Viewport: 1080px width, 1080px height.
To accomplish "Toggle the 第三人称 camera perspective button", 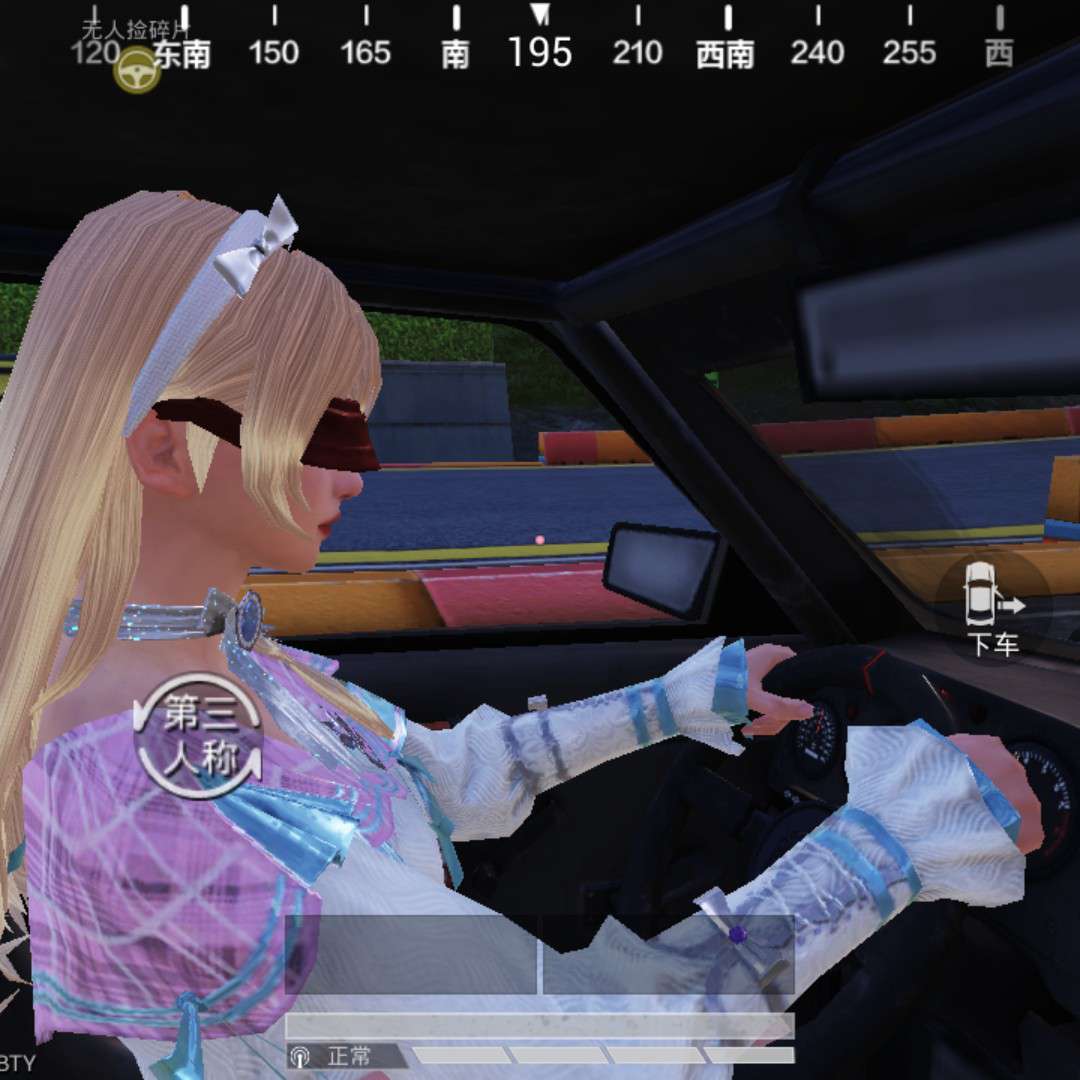I will [198, 736].
